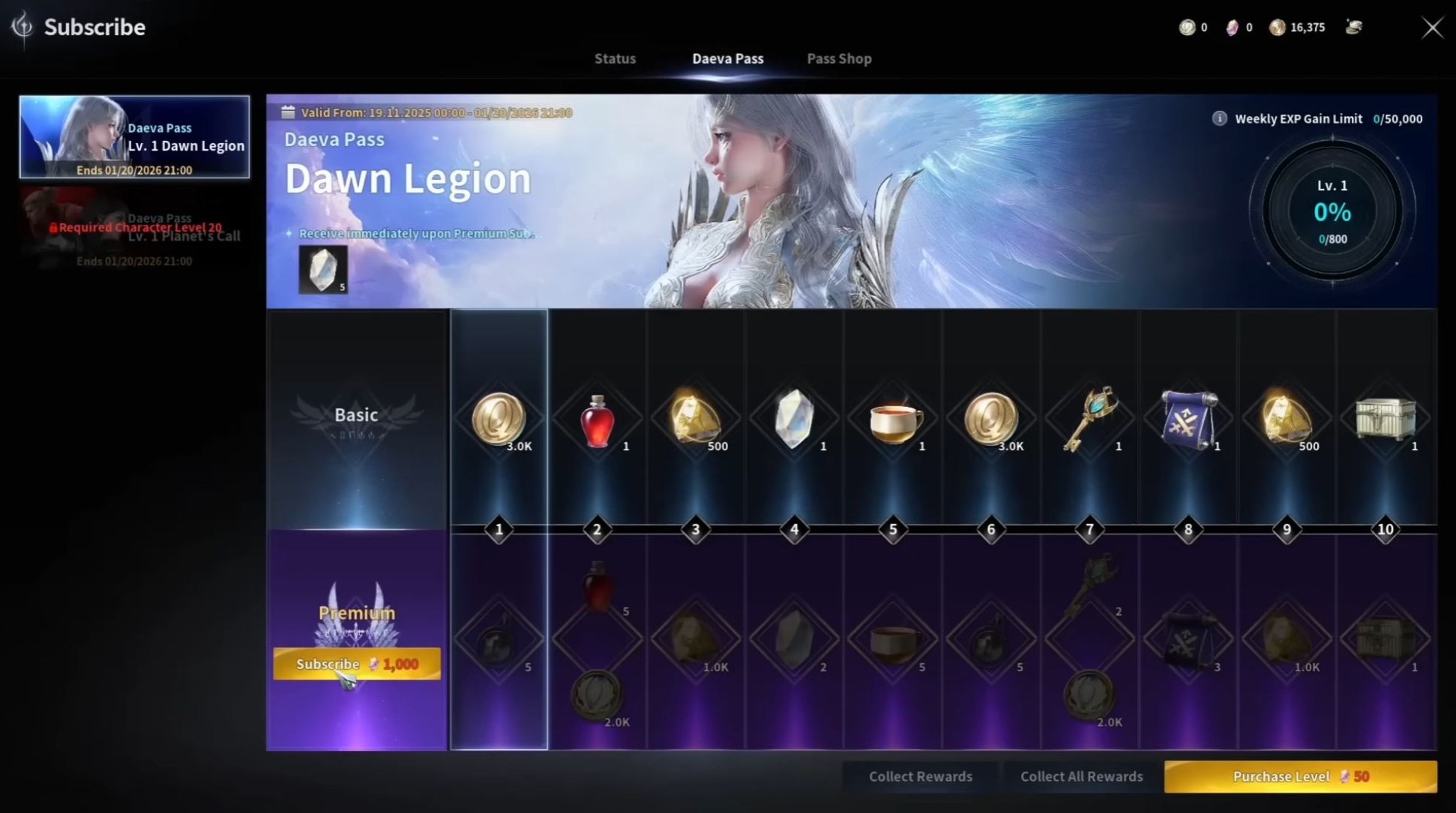
Task: Select the level 4 white crystal reward
Action: point(795,419)
